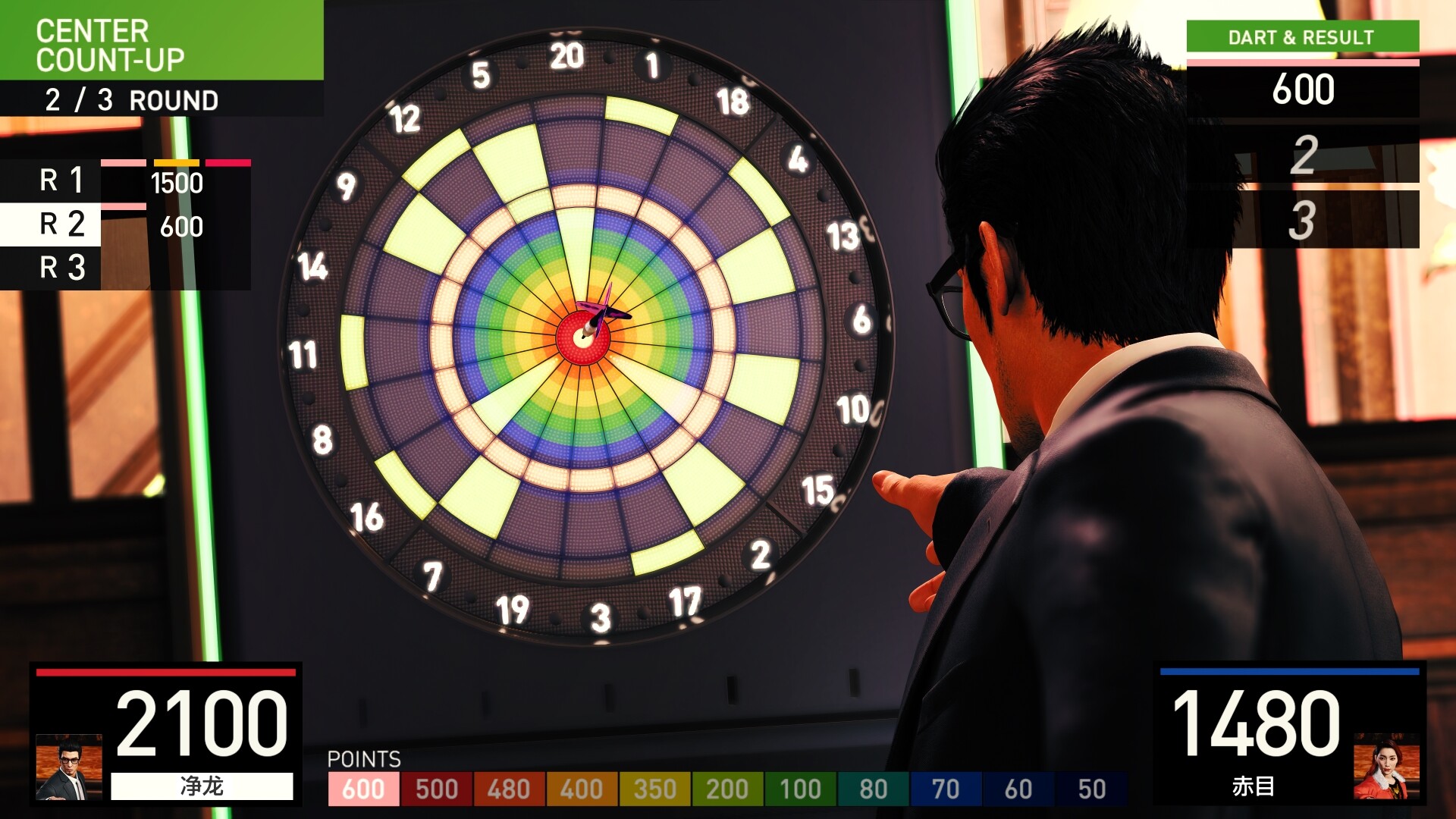Click the 600 result value
This screenshot has height=819, width=1456.
click(x=1303, y=89)
